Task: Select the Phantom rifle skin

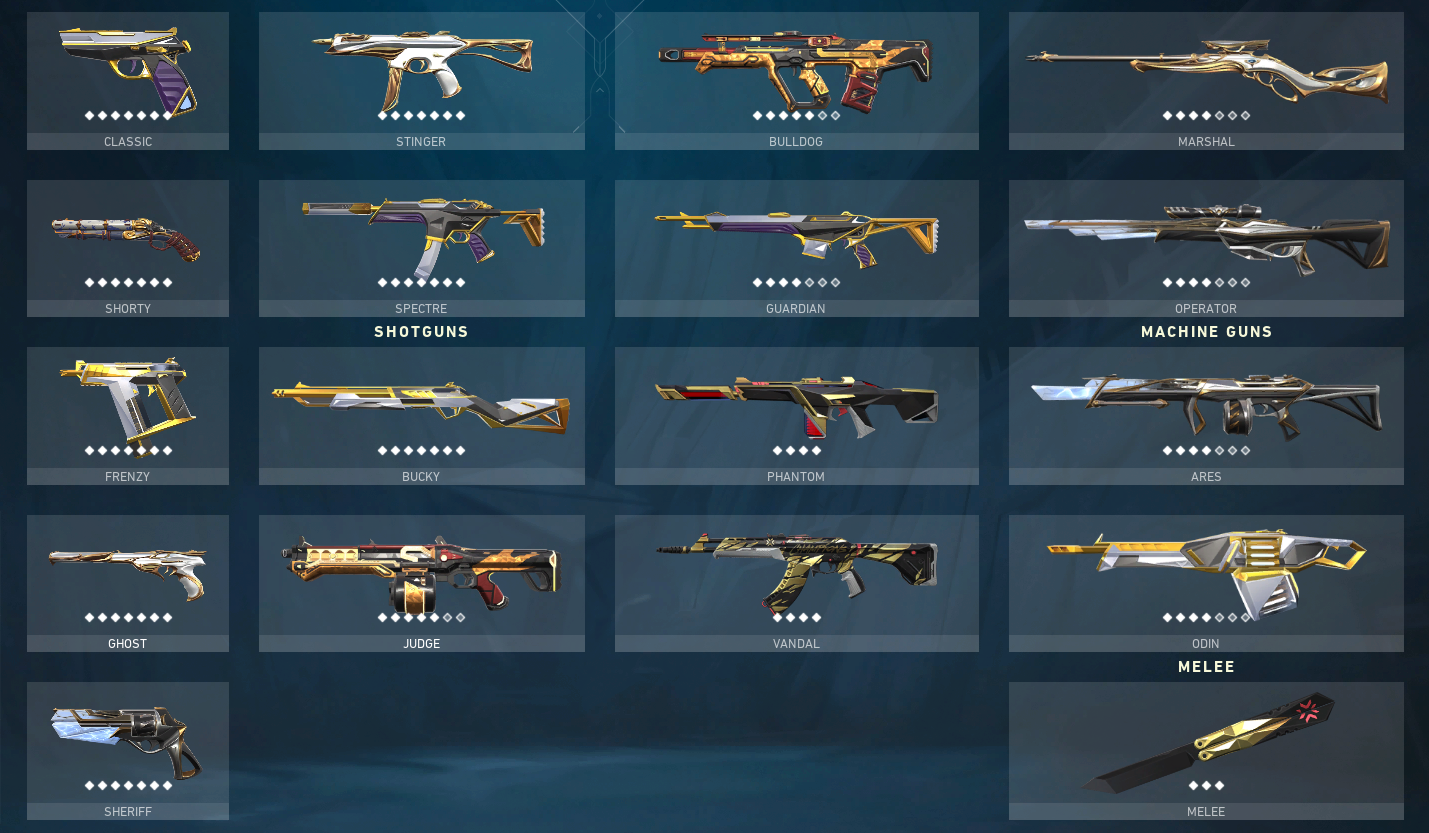Action: click(x=796, y=404)
